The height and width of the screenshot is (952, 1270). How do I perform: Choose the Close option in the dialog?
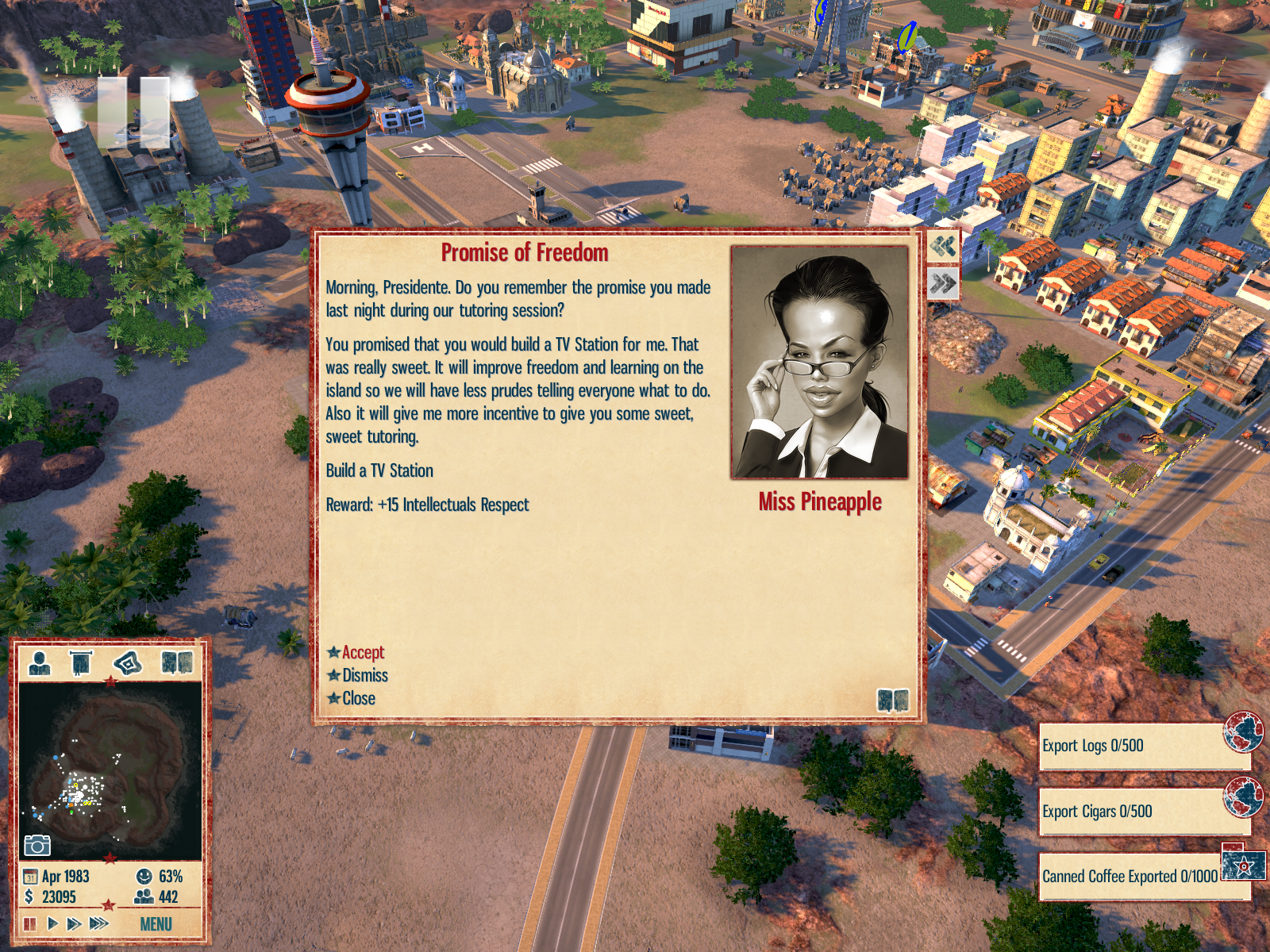[358, 698]
